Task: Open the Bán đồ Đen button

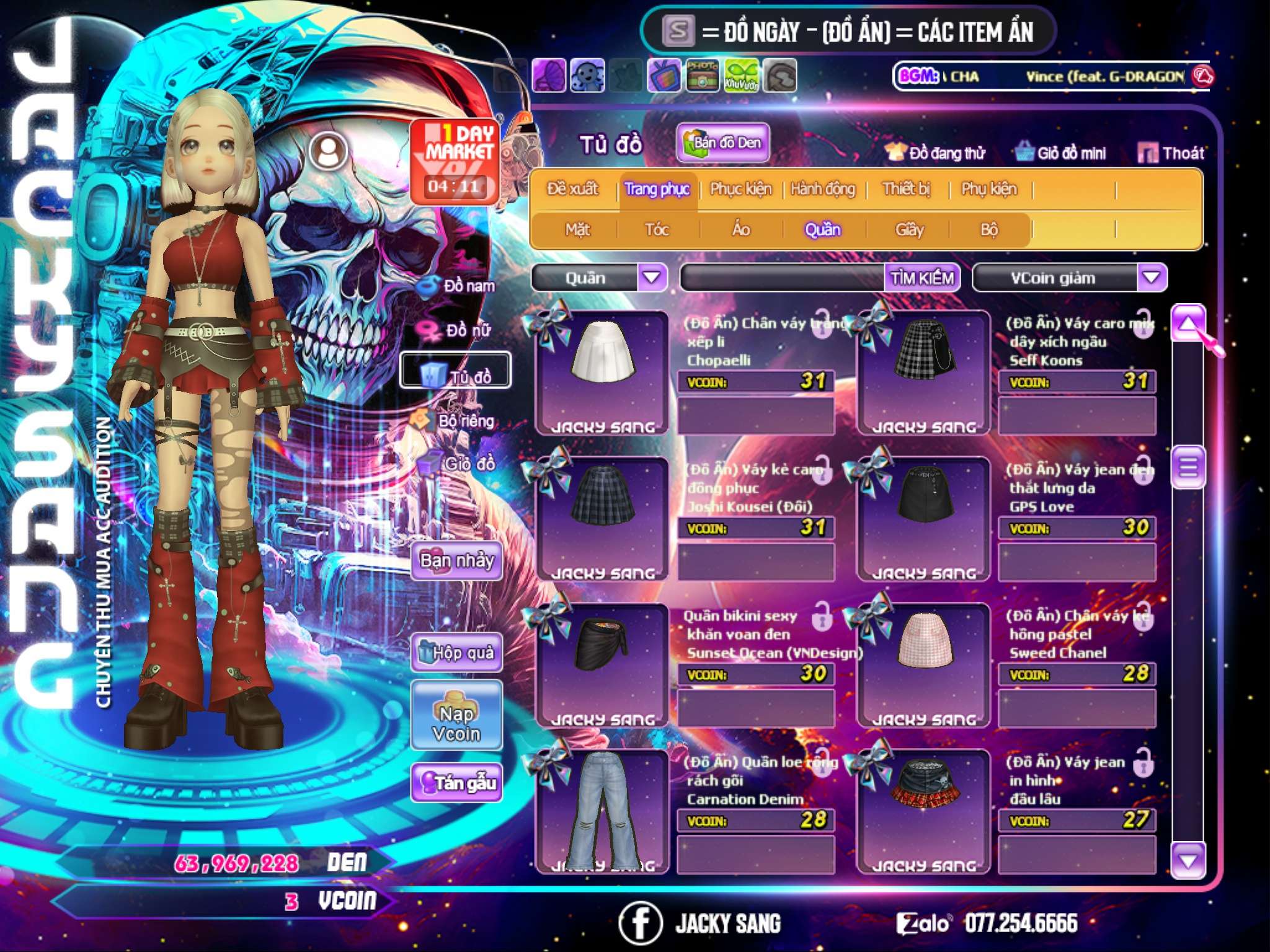Action: 723,143
